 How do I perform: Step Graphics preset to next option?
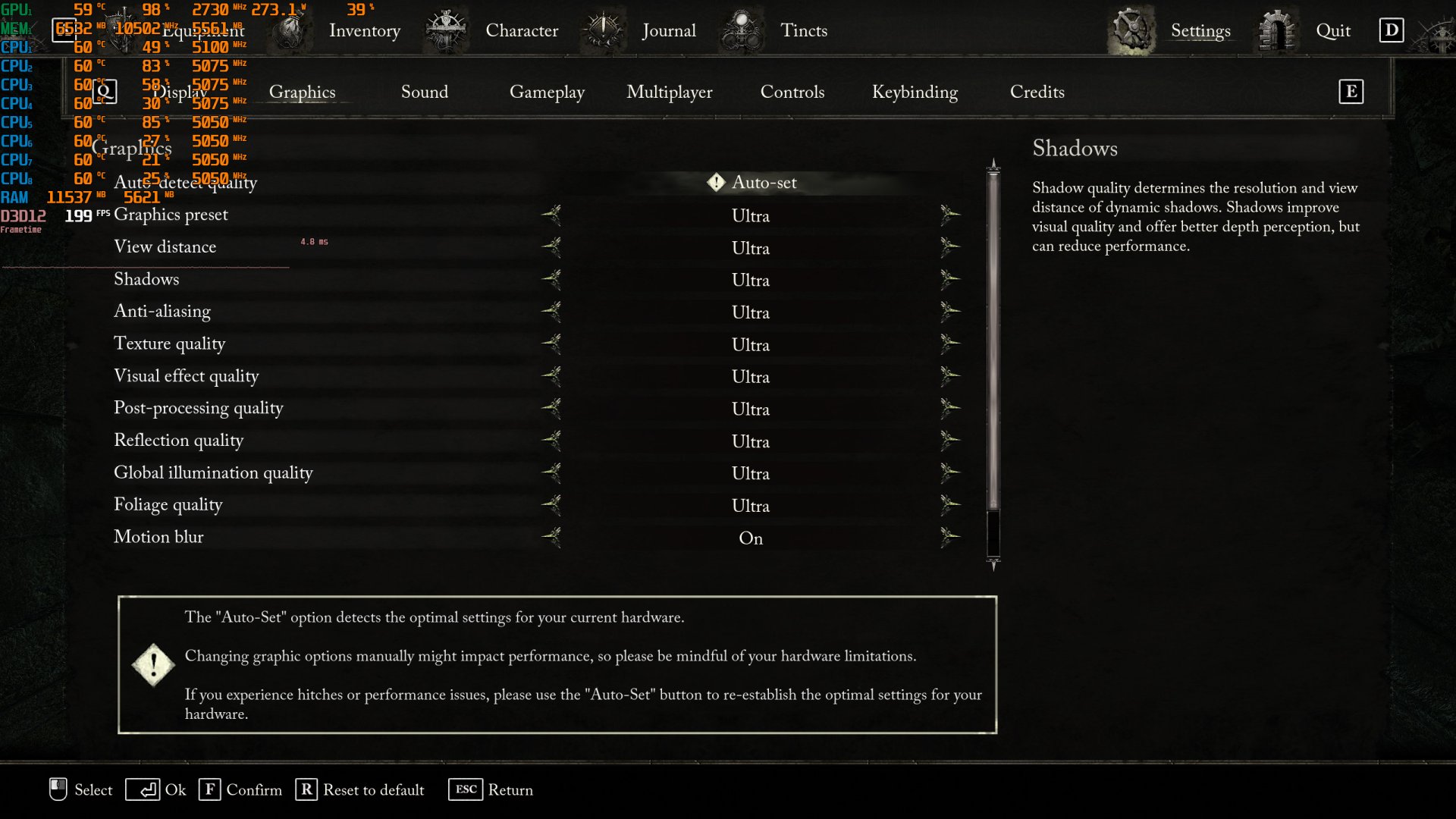pyautogui.click(x=951, y=215)
